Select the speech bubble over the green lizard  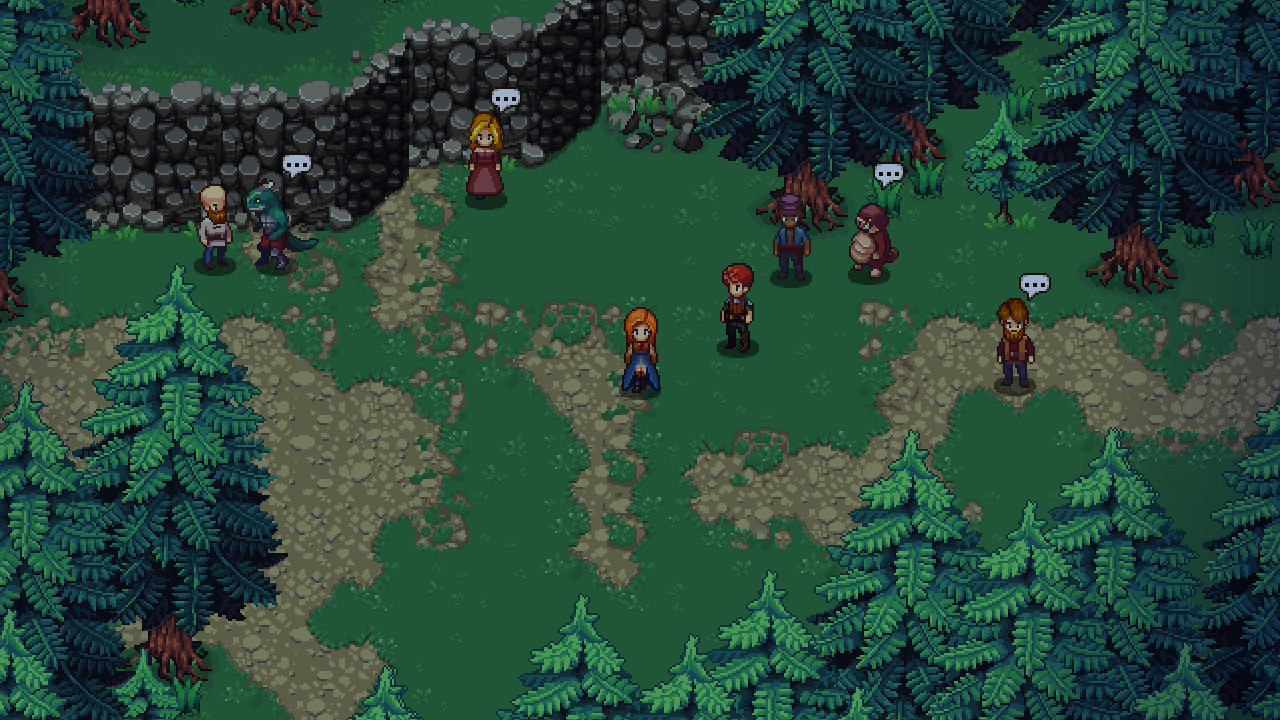click(x=296, y=164)
